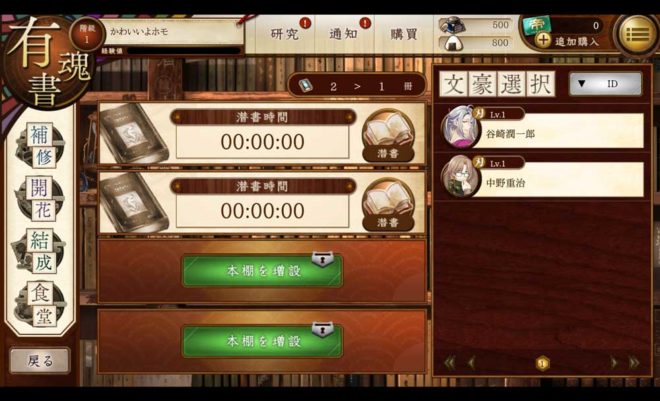
Task: Open the gold hamburger main menu
Action: pyautogui.click(x=637, y=35)
